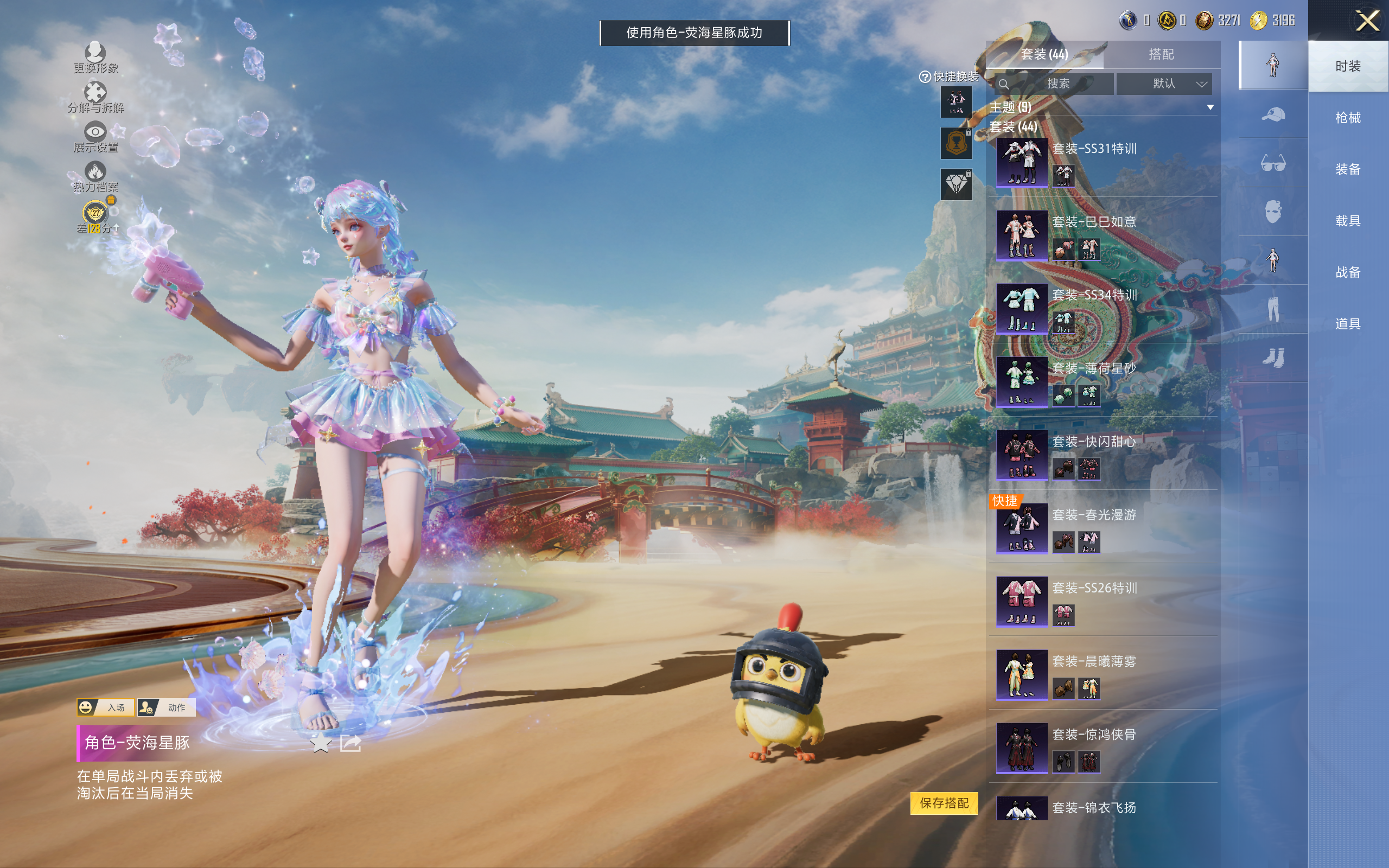Save the current loadout with 保存搭配
Screen dimensions: 1389x868
pos(944,803)
